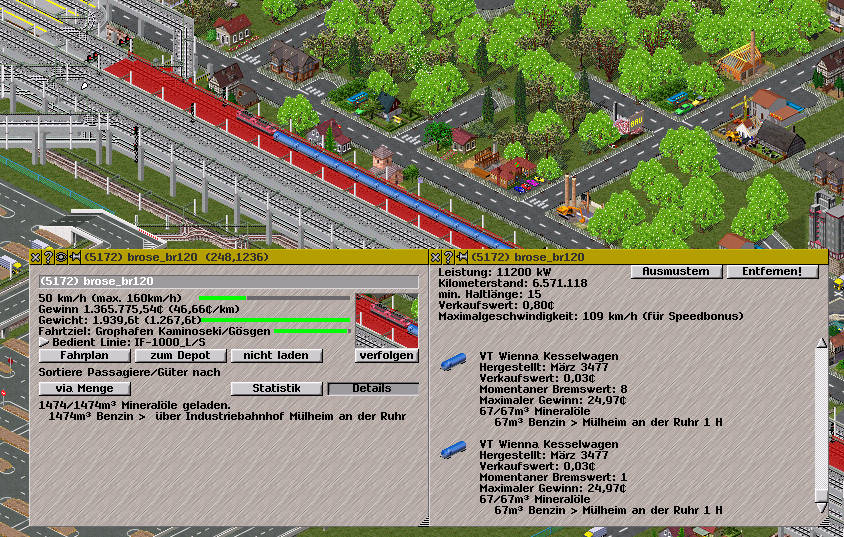Toggle the Details button in the convoy window

click(373, 388)
